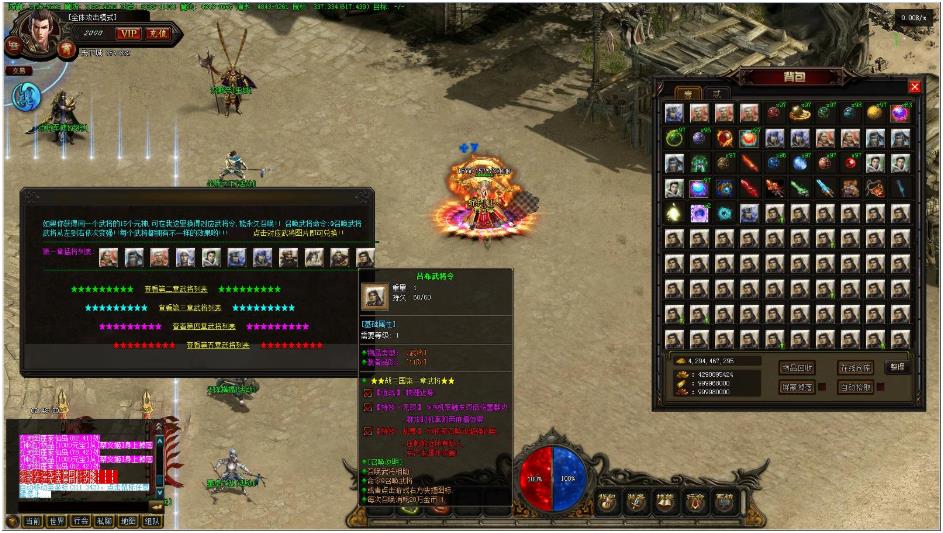Close the backpack window
This screenshot has height=533, width=943.
pos(914,87)
